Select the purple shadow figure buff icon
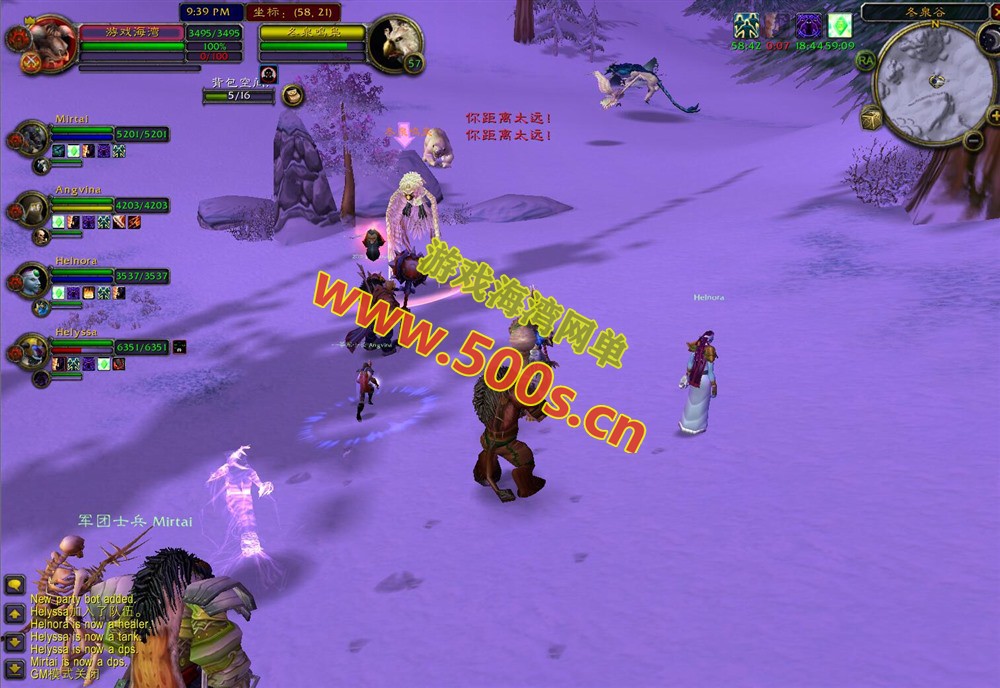The height and width of the screenshot is (688, 1000). [x=808, y=26]
